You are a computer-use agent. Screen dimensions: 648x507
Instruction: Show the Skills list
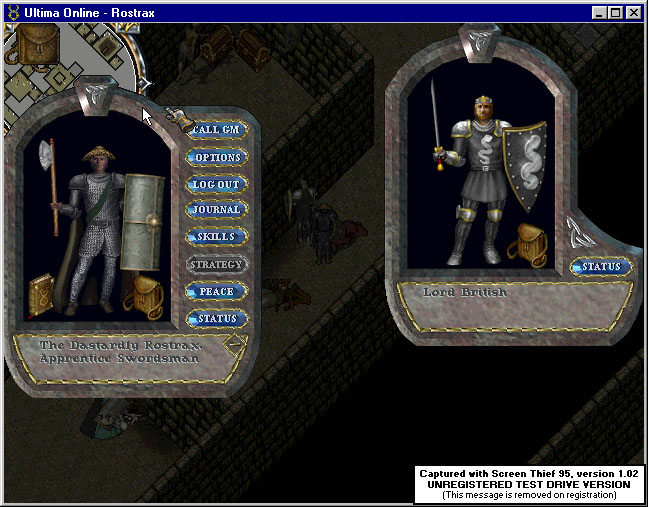[216, 237]
